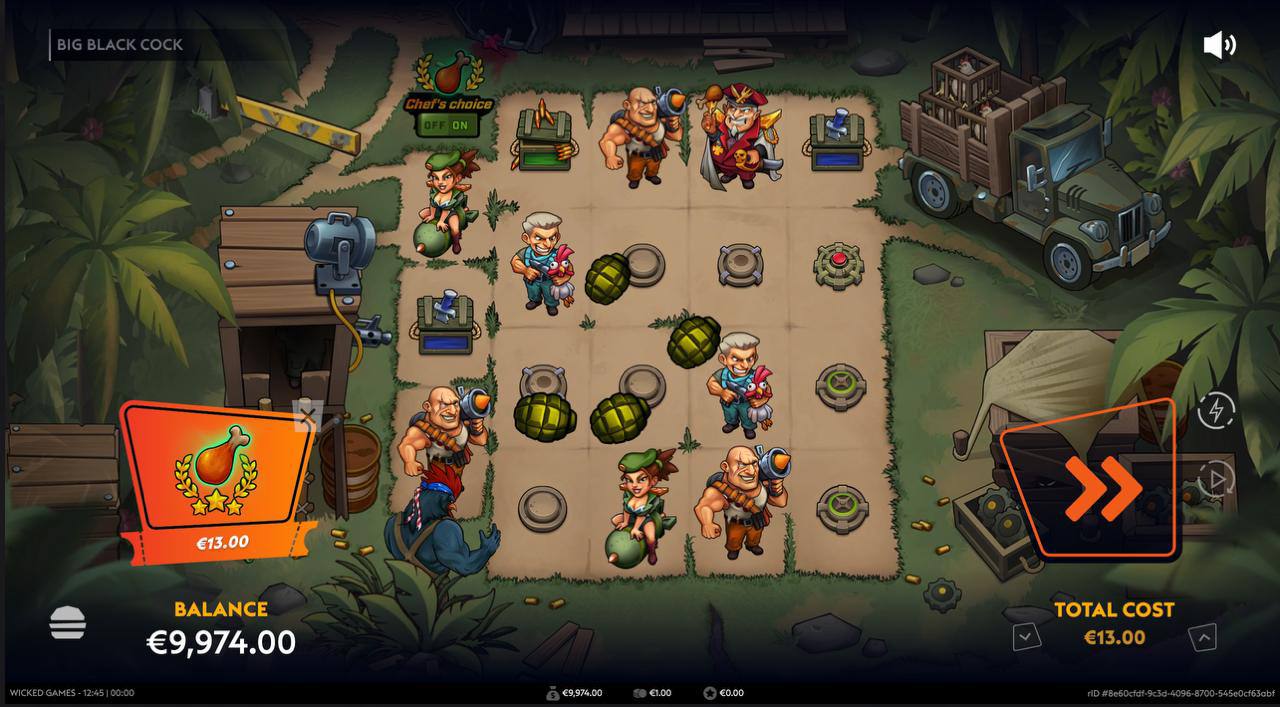
Task: Open autoplay via the circular play icon
Action: click(x=1216, y=480)
